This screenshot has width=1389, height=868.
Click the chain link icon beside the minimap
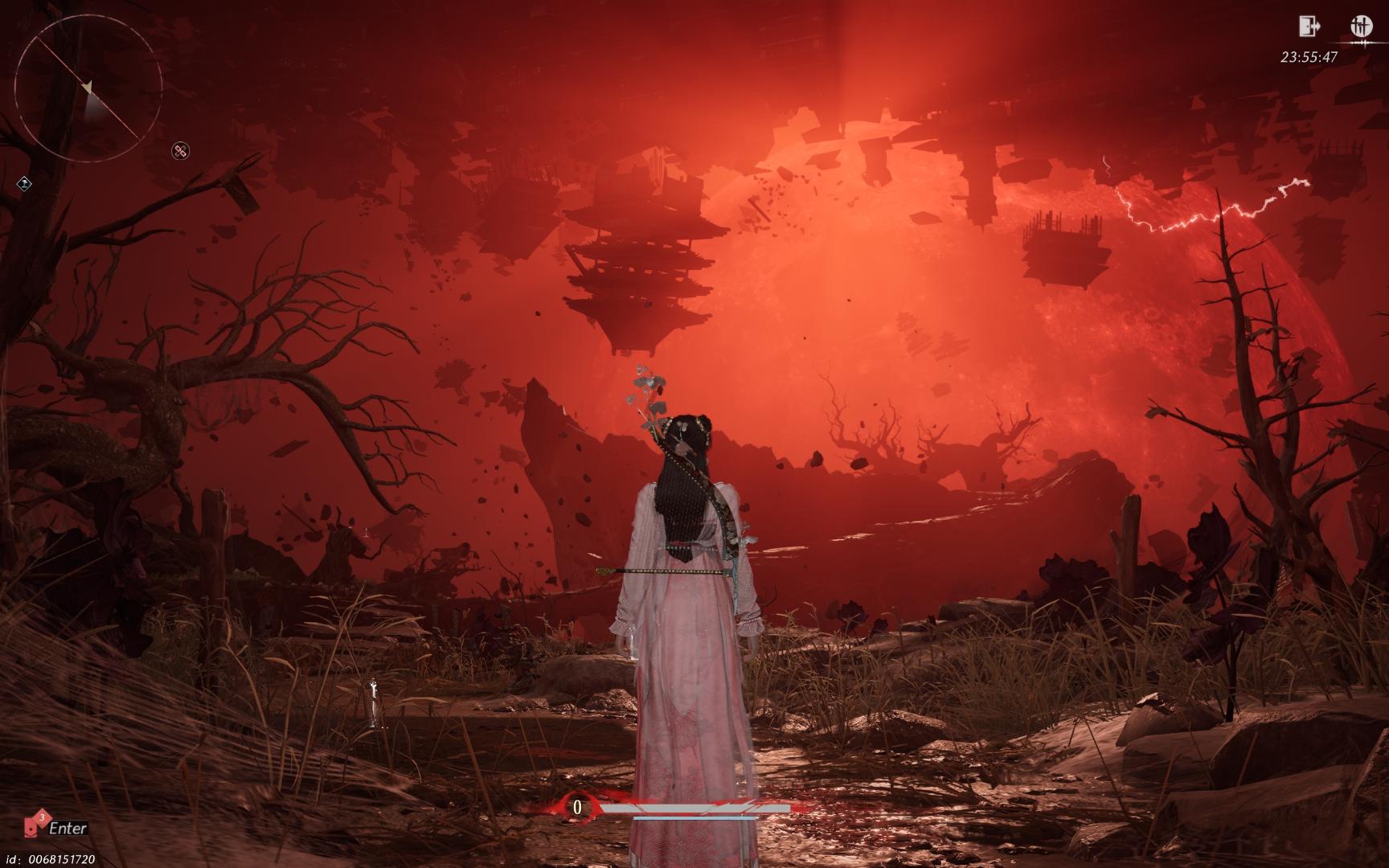point(181,150)
